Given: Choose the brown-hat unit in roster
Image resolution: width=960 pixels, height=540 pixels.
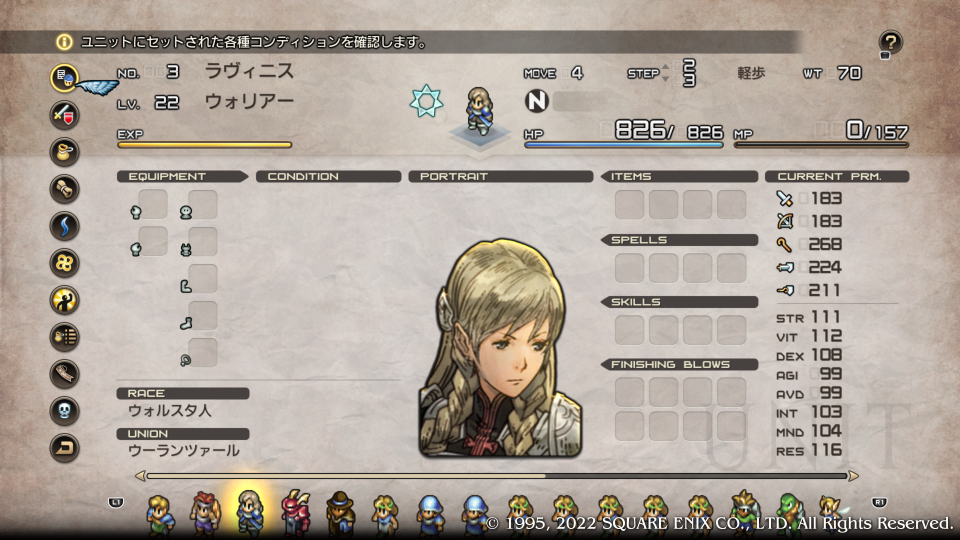Looking at the screenshot, I should (340, 511).
